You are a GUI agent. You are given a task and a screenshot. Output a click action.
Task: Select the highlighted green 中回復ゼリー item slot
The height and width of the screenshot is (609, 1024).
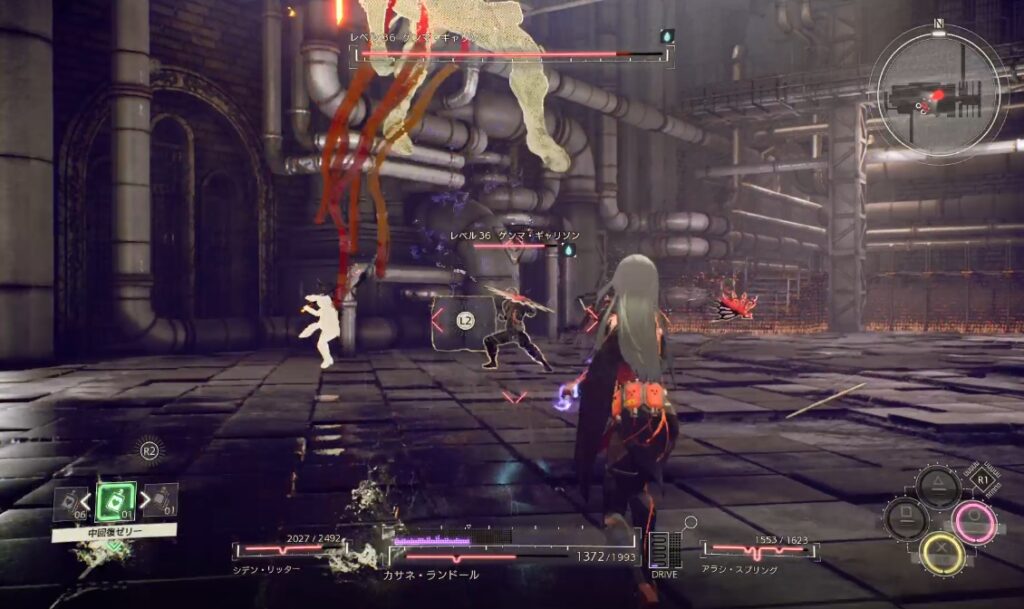116,500
